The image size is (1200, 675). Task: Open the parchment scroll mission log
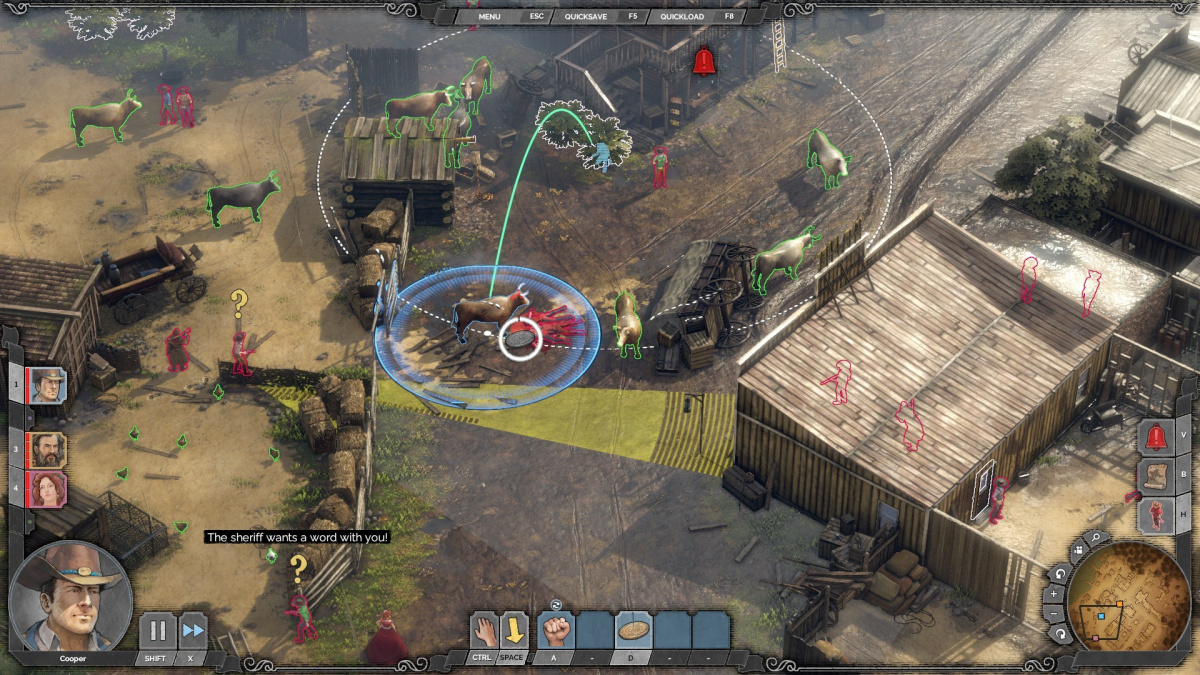1157,476
